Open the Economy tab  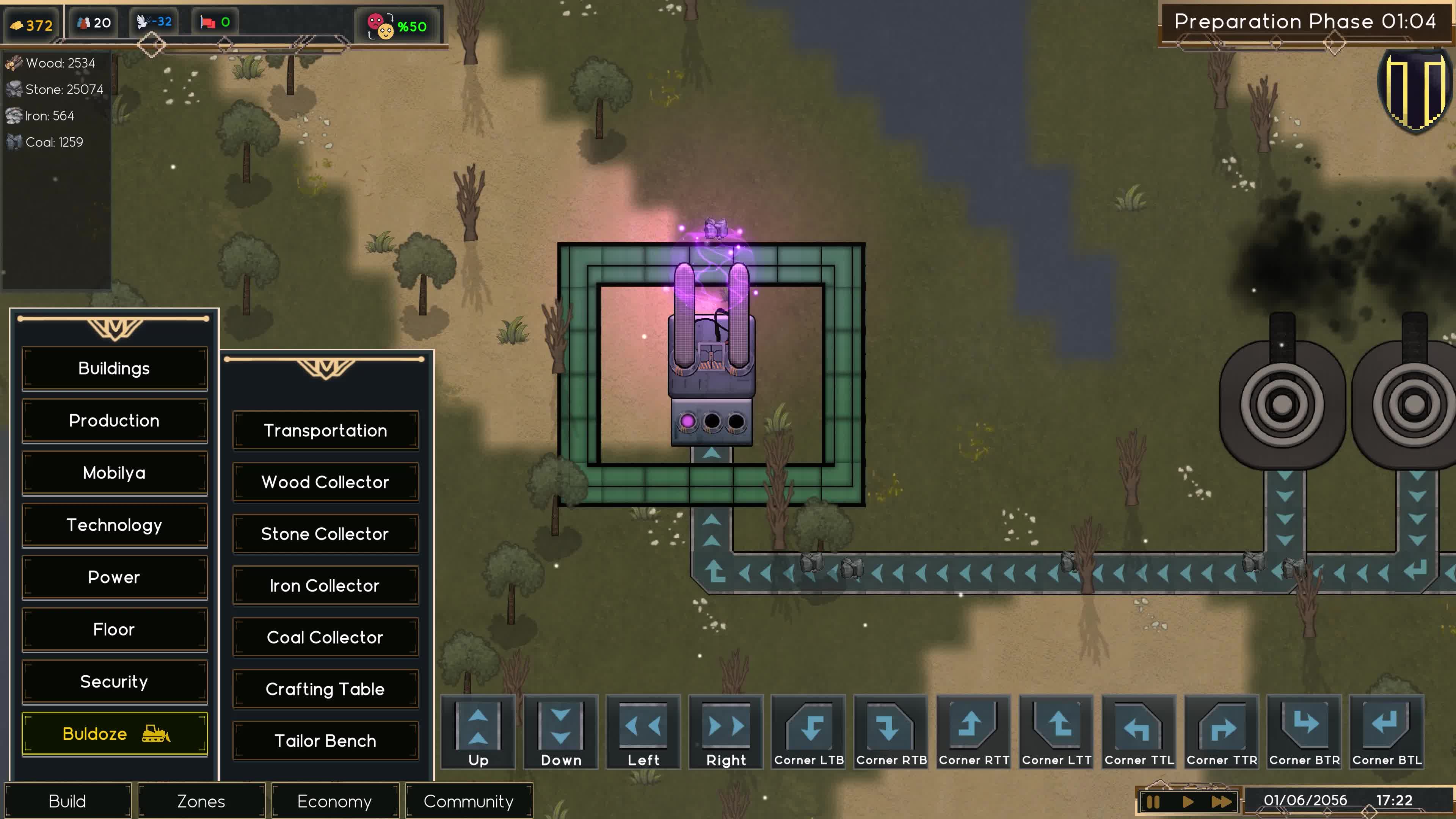334,802
